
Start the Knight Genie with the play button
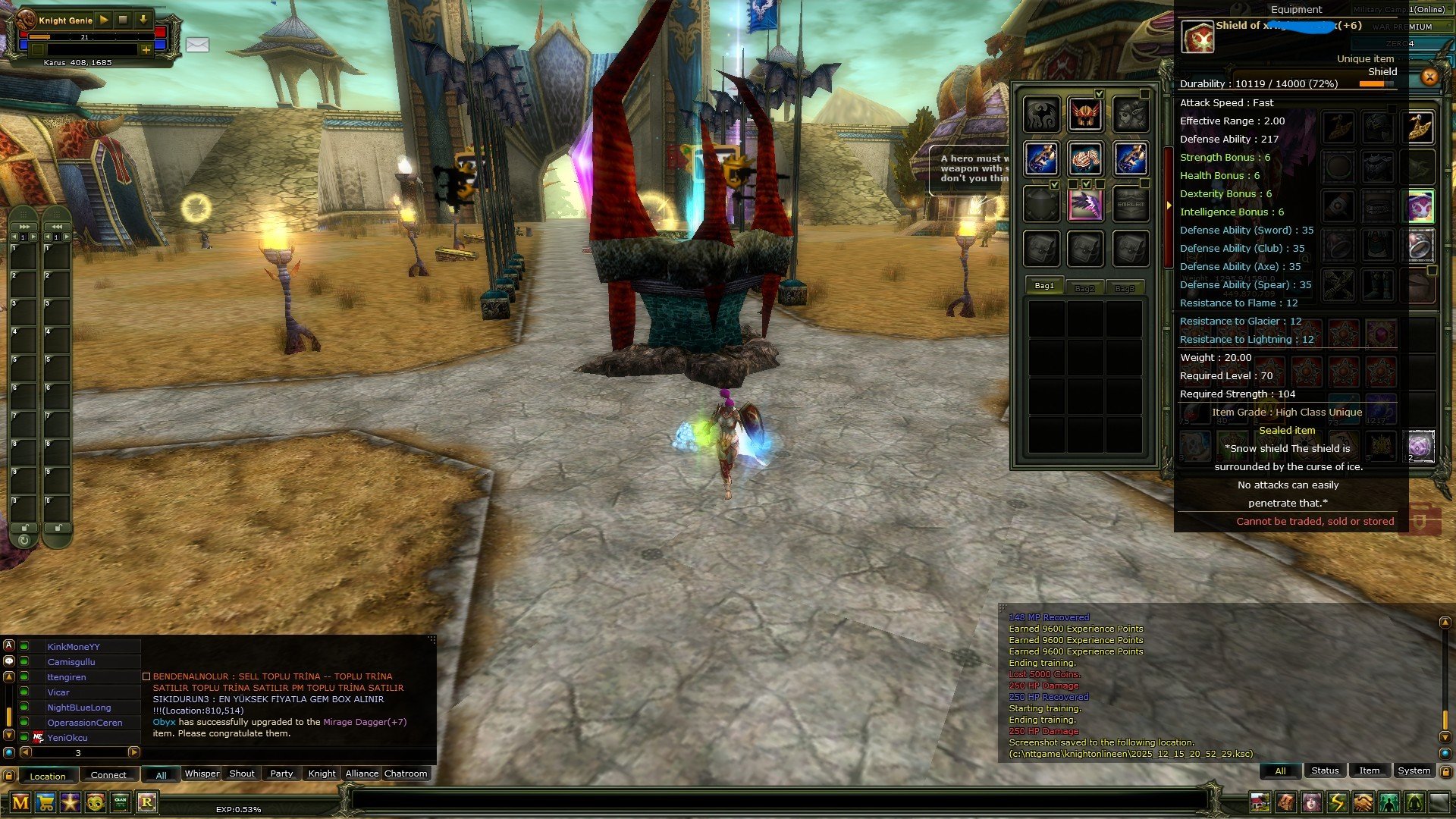pos(104,20)
